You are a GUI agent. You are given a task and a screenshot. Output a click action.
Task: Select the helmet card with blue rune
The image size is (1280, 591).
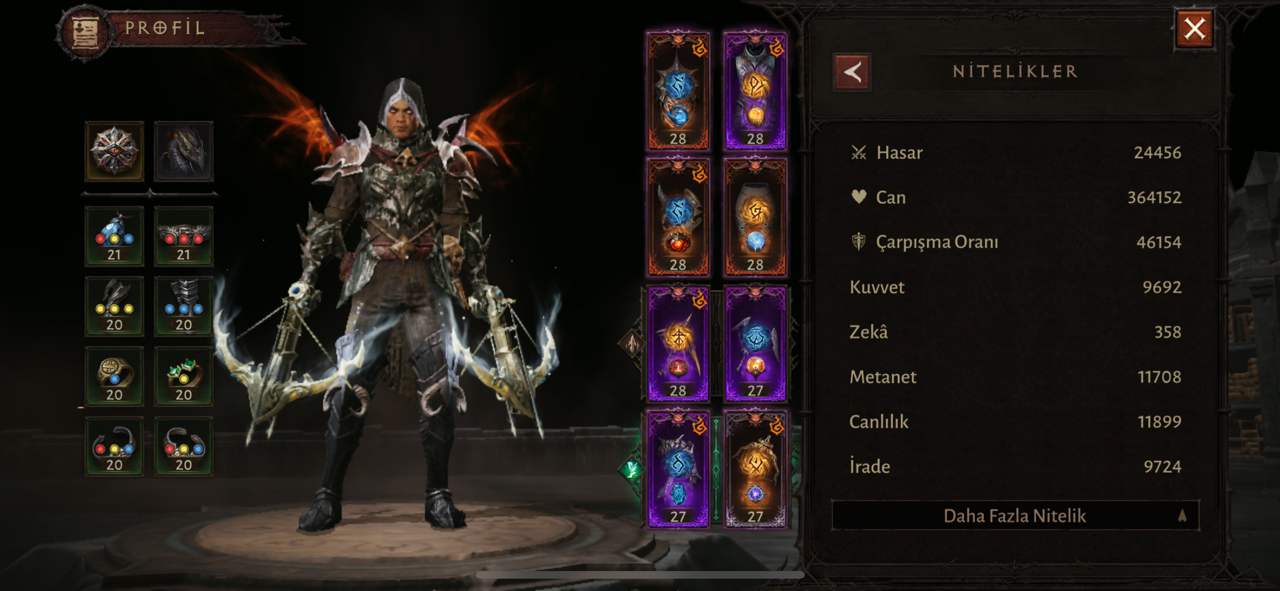coord(678,91)
